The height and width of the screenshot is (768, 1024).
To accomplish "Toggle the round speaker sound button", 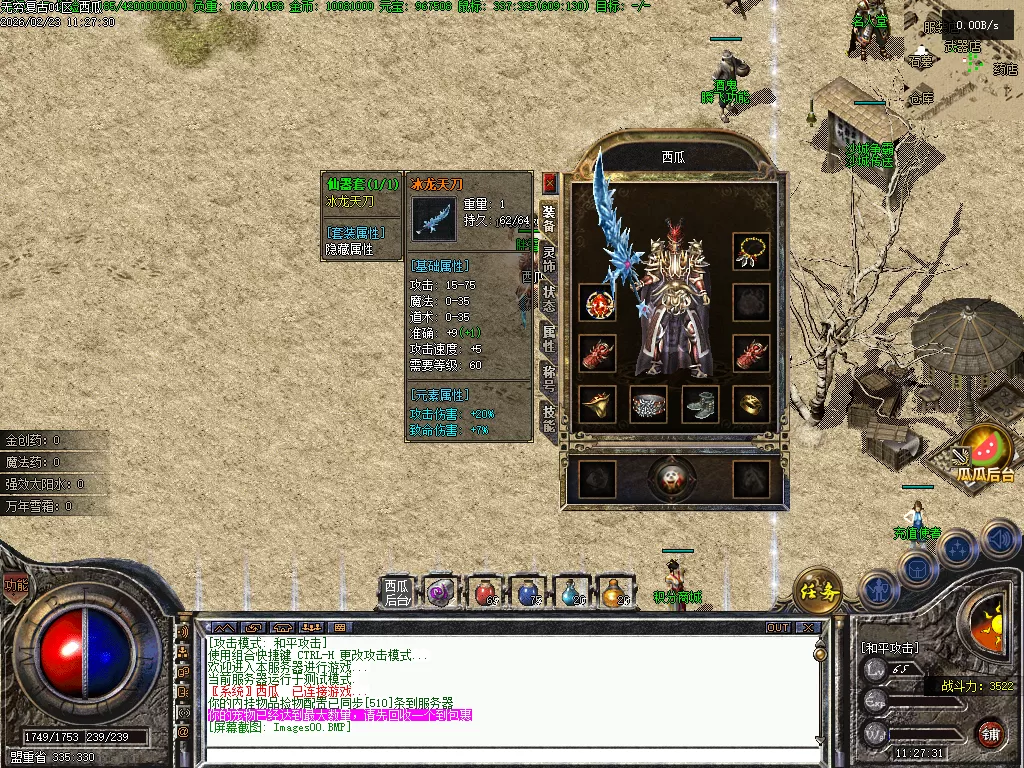I will [998, 540].
